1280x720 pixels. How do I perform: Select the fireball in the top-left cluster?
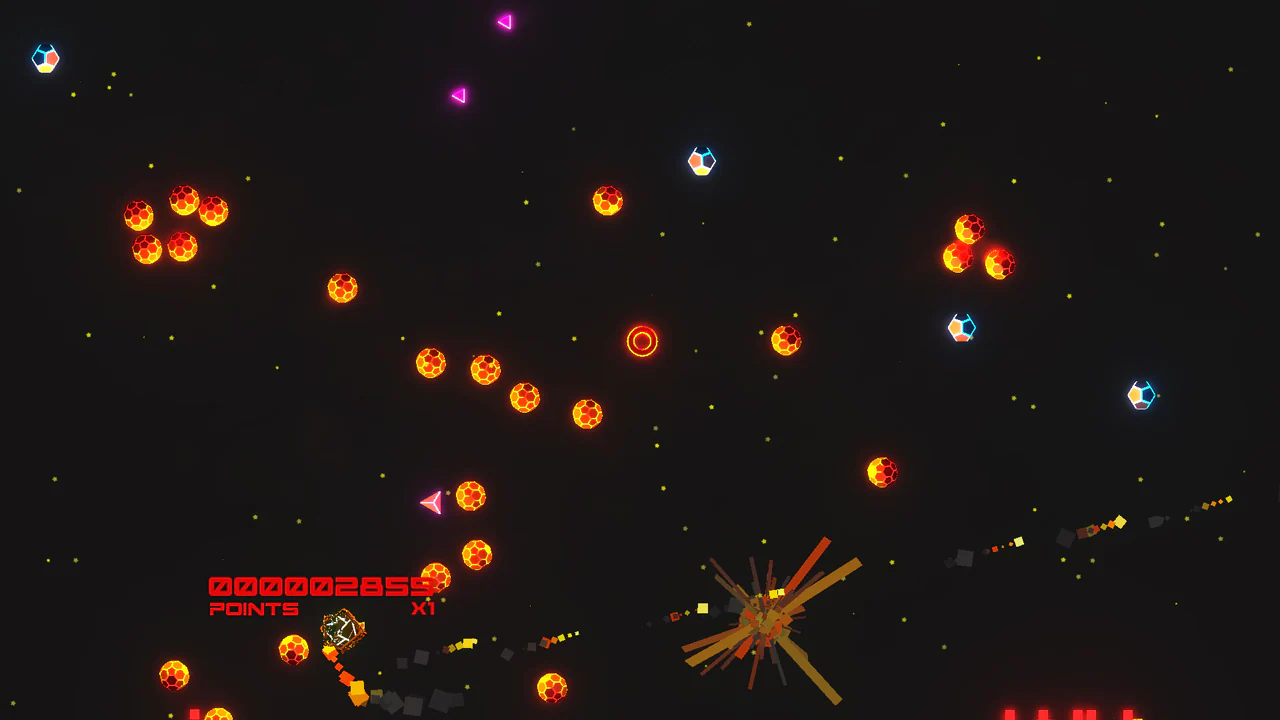[x=182, y=199]
